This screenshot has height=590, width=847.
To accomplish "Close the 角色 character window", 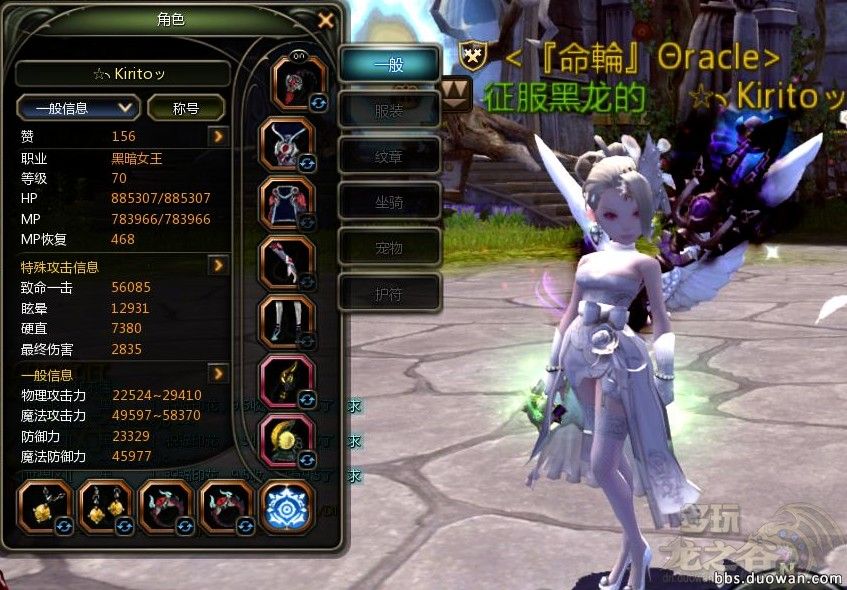I will click(x=325, y=20).
